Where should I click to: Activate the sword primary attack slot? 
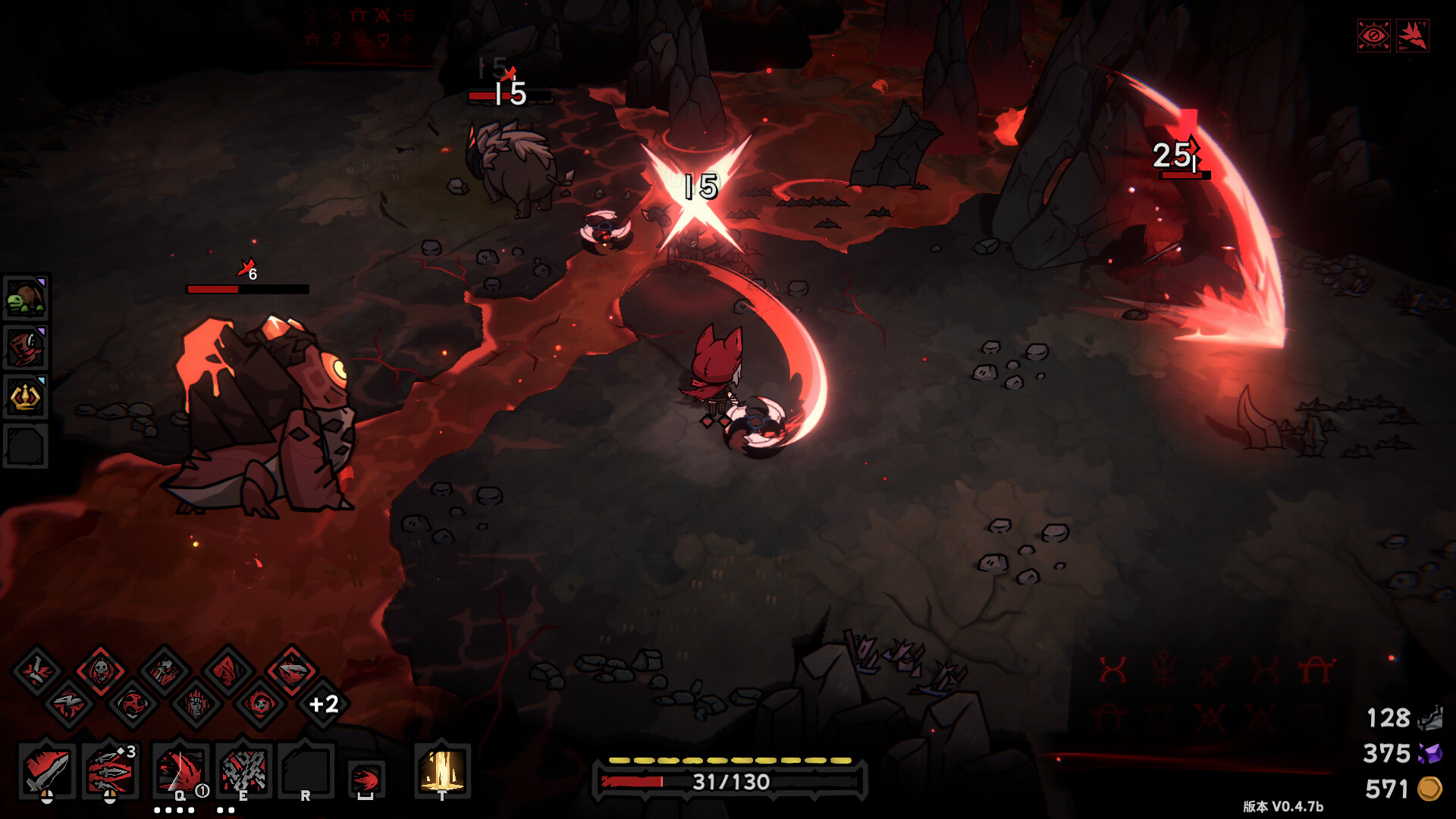click(47, 770)
